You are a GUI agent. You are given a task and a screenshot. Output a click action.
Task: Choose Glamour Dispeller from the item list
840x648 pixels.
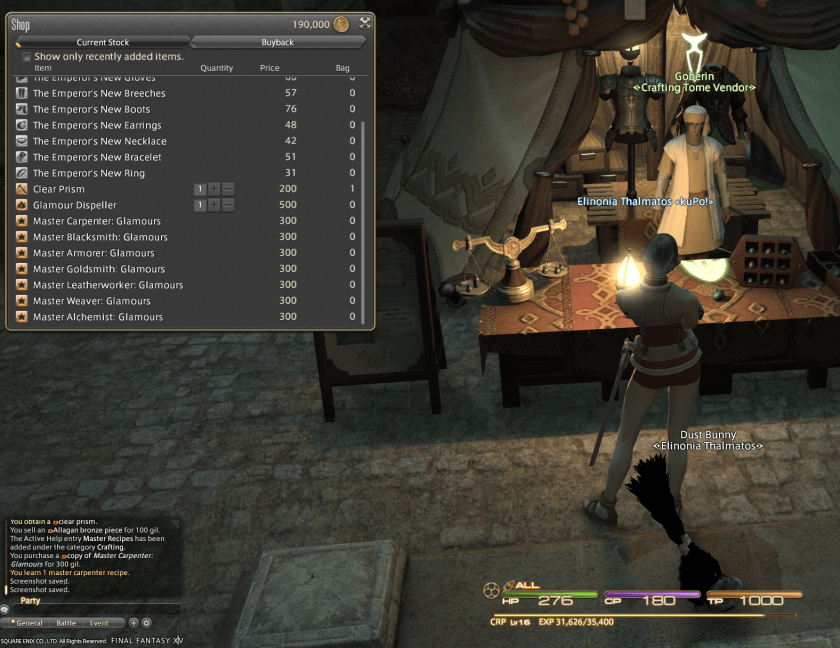(73, 205)
